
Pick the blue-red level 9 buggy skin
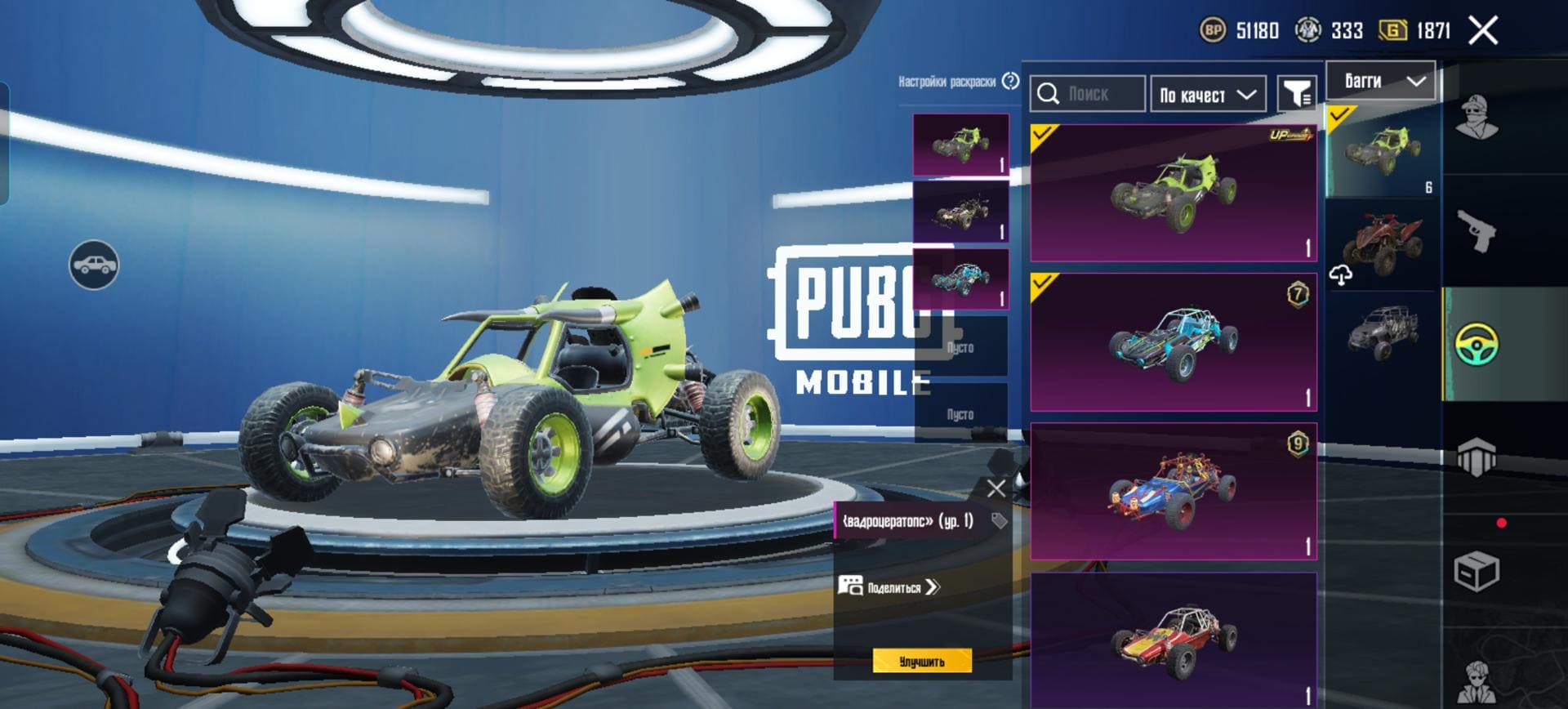[1173, 492]
